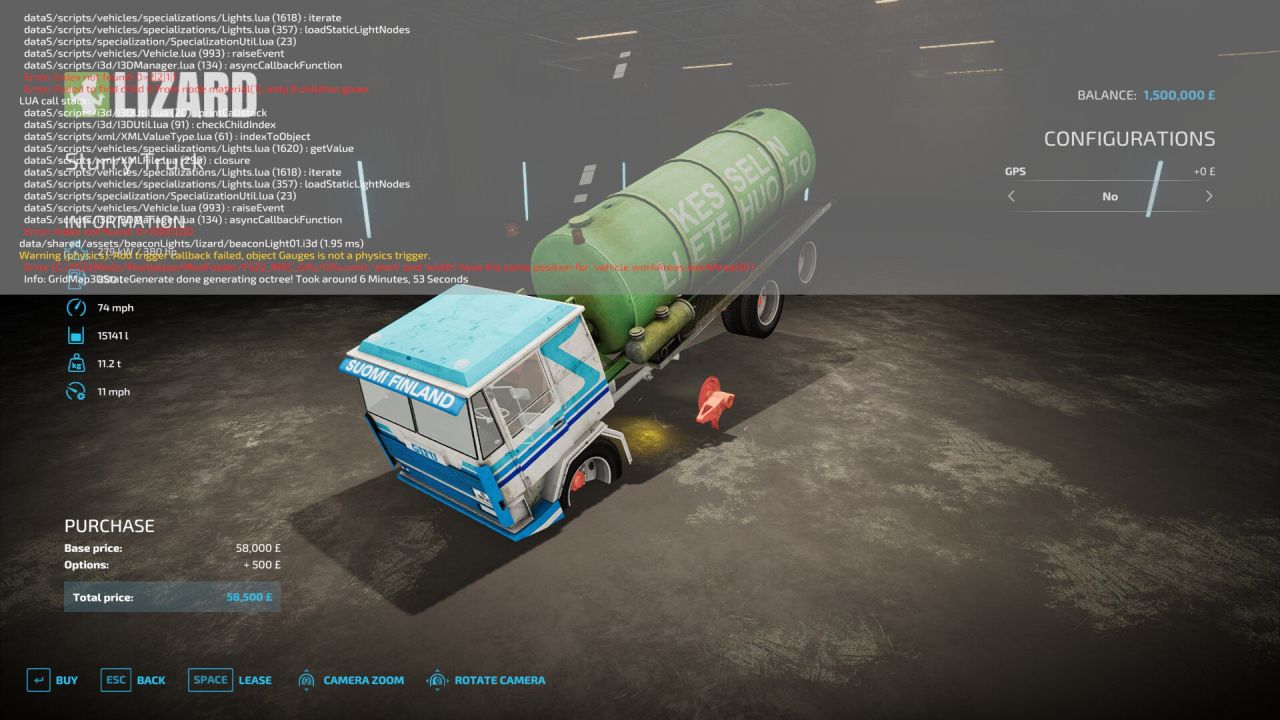1280x720 pixels.
Task: Click the 1,500,000 £ balance display
Action: (1180, 95)
